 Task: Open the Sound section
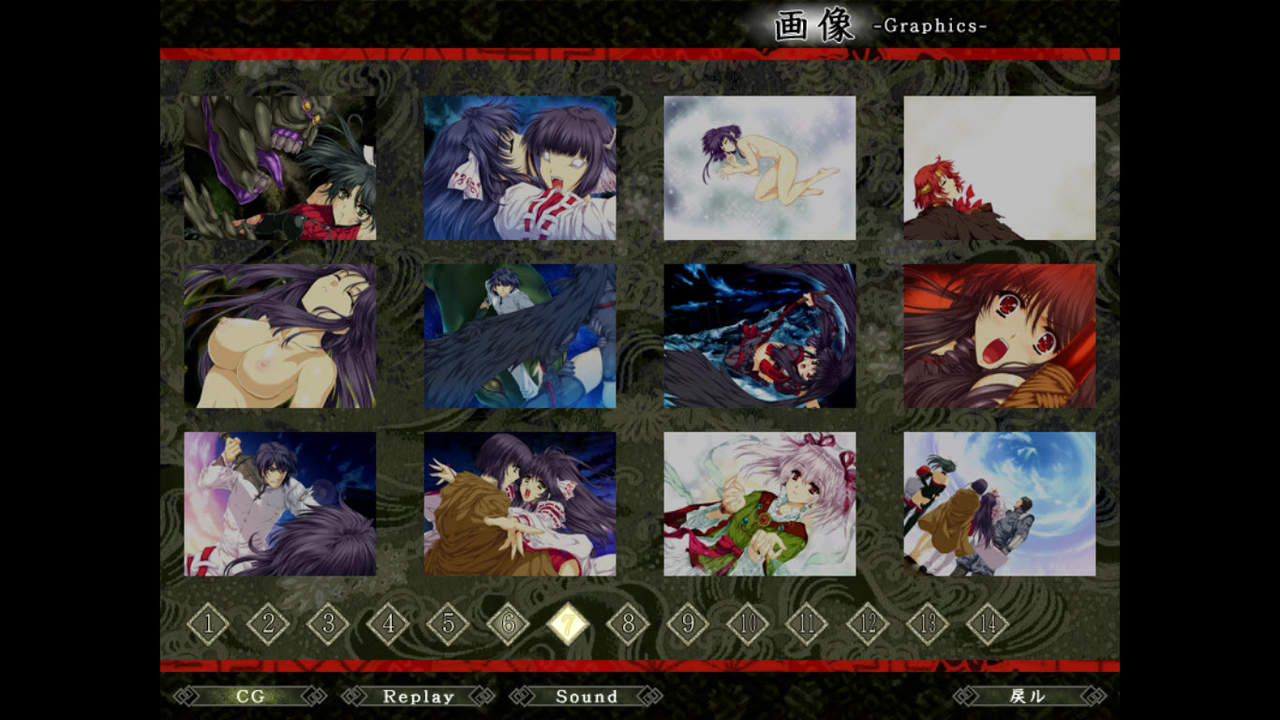586,696
